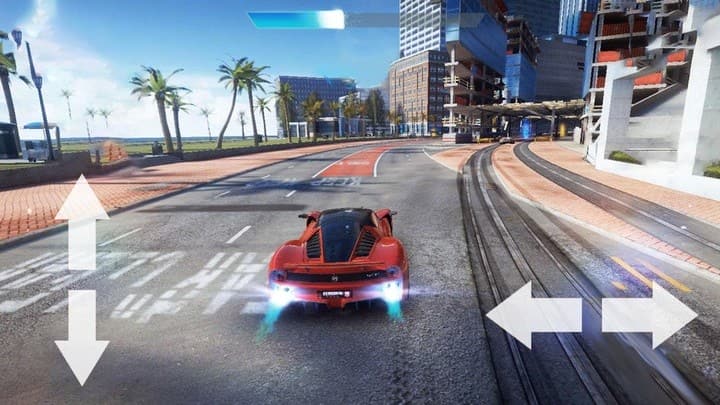The height and width of the screenshot is (405, 720).
Task: Tap the up arrow to accelerate
Action: coord(82,220)
